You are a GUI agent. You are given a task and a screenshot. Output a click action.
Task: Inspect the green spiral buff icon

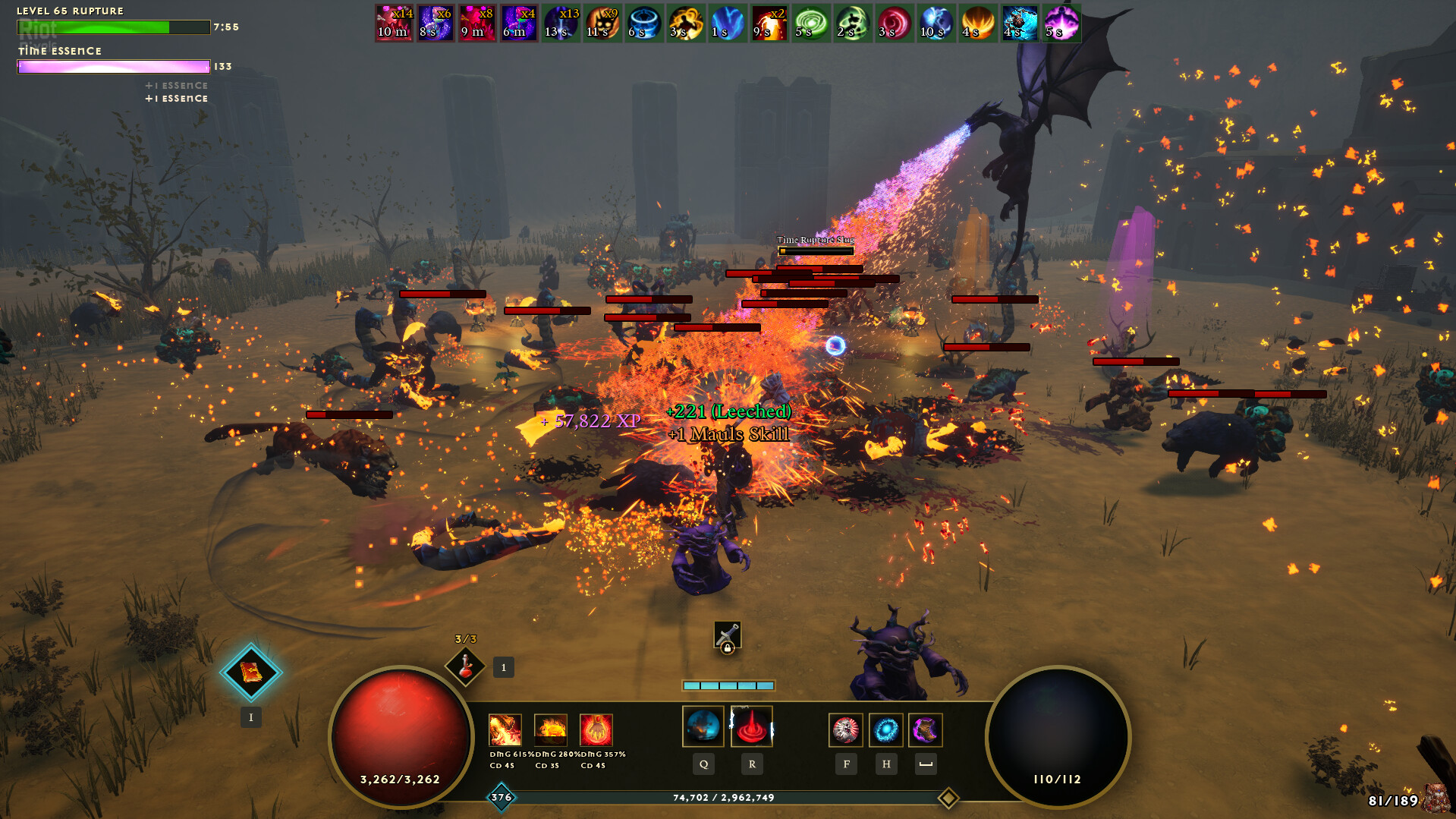811,23
